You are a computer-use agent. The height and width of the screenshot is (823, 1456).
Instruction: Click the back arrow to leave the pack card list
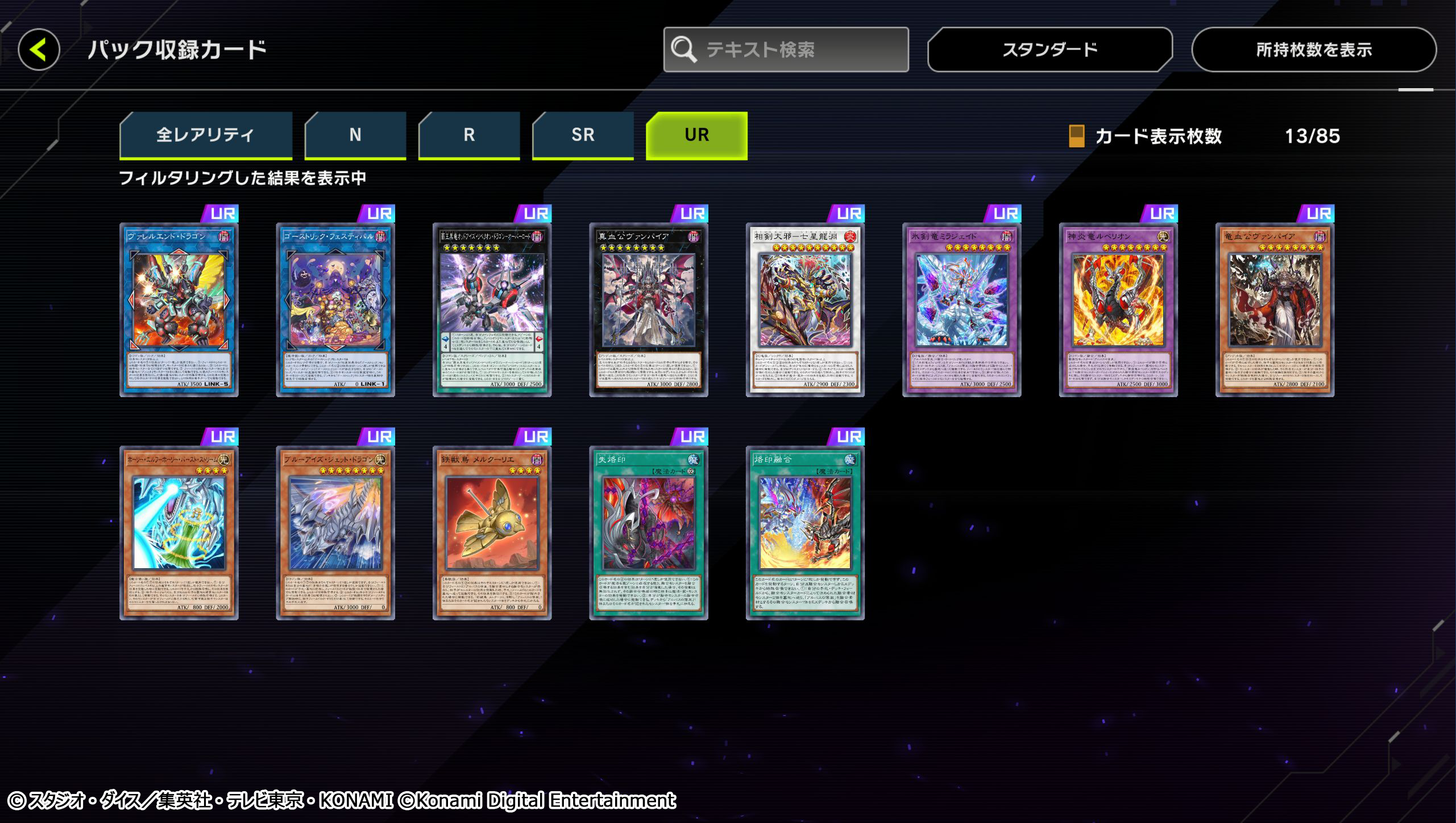(x=39, y=50)
